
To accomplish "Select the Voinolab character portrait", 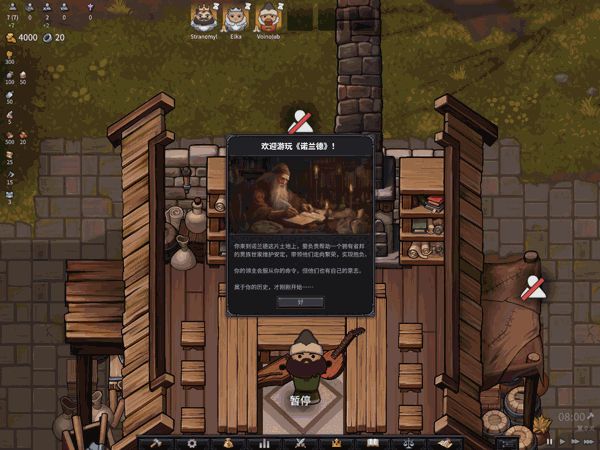I will click(x=267, y=17).
